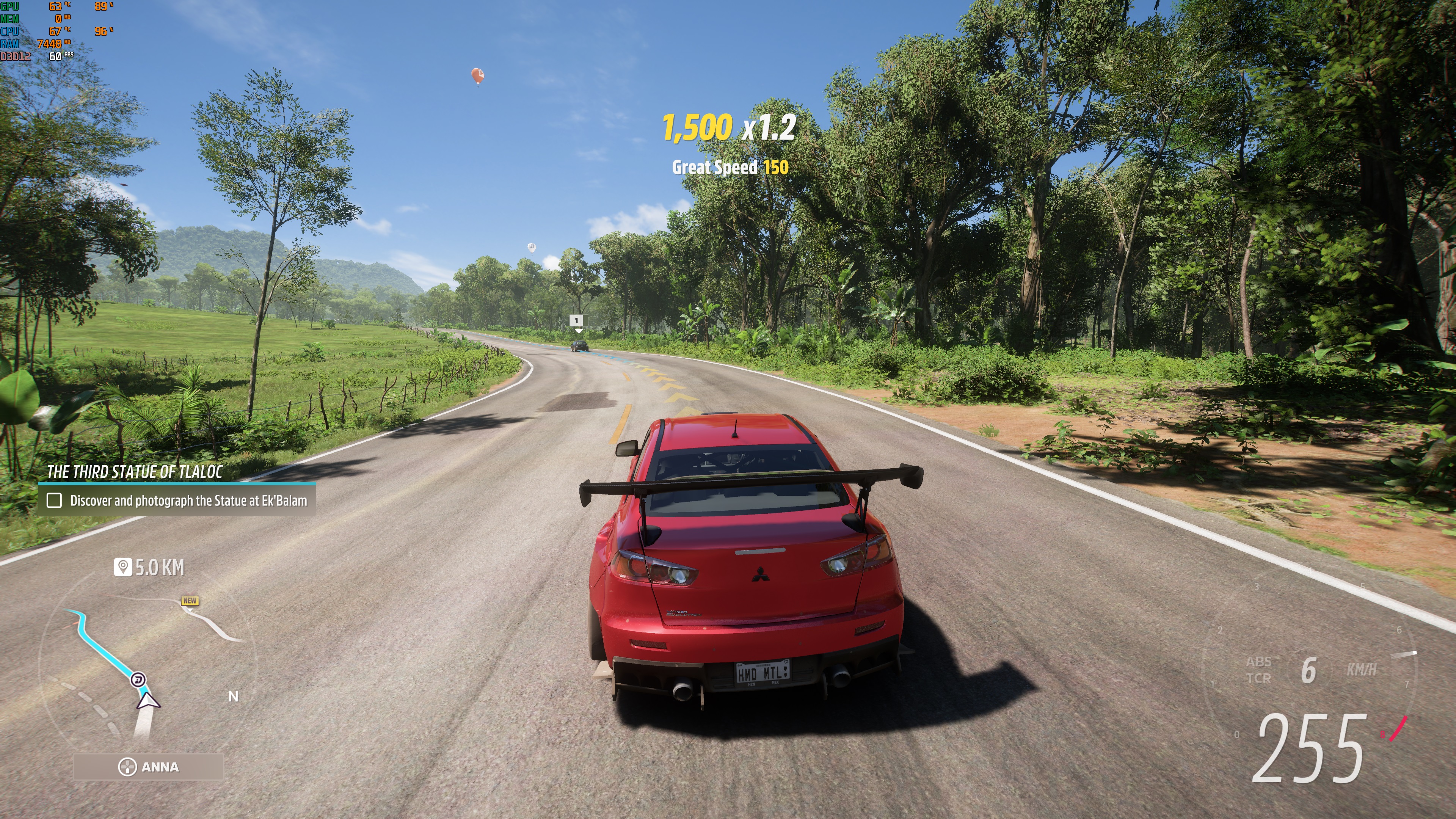
Task: Click the NEW marker on the minimap
Action: click(190, 601)
